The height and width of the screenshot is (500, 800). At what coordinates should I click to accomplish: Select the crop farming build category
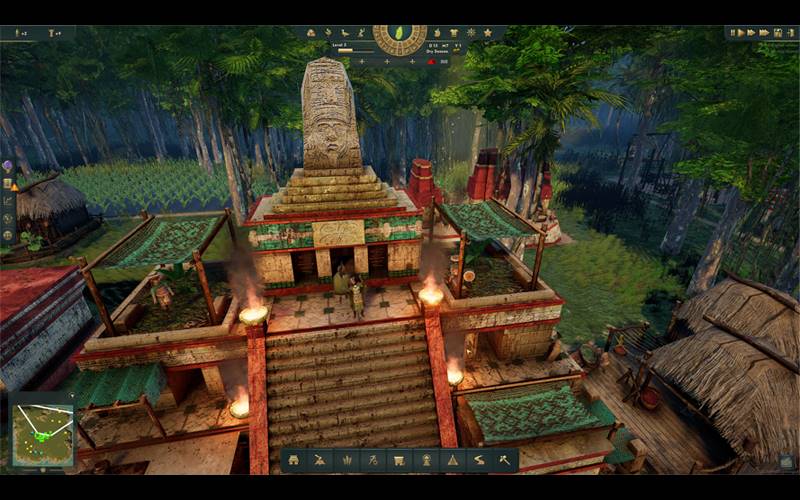[345, 460]
